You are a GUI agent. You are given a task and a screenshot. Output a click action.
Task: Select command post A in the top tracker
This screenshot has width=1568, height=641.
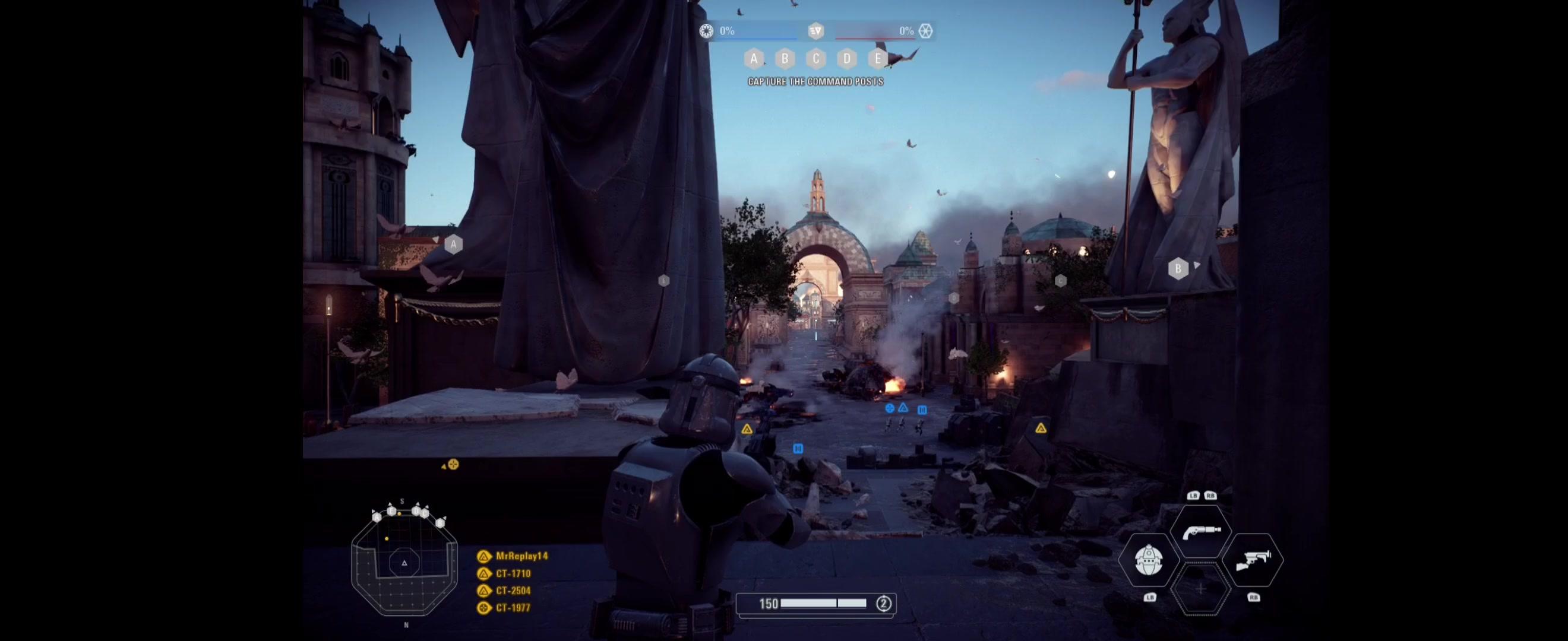(754, 58)
